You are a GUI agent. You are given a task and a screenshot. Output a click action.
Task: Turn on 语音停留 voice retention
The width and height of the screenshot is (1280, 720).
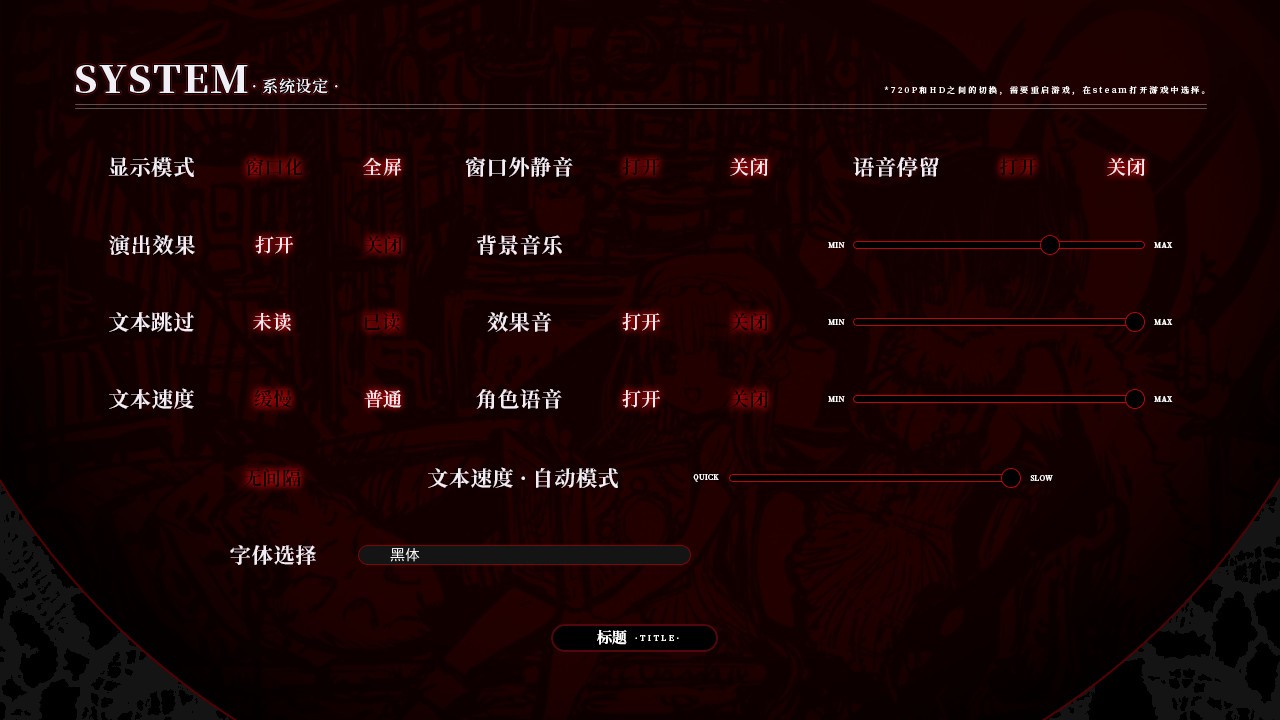click(x=1019, y=167)
